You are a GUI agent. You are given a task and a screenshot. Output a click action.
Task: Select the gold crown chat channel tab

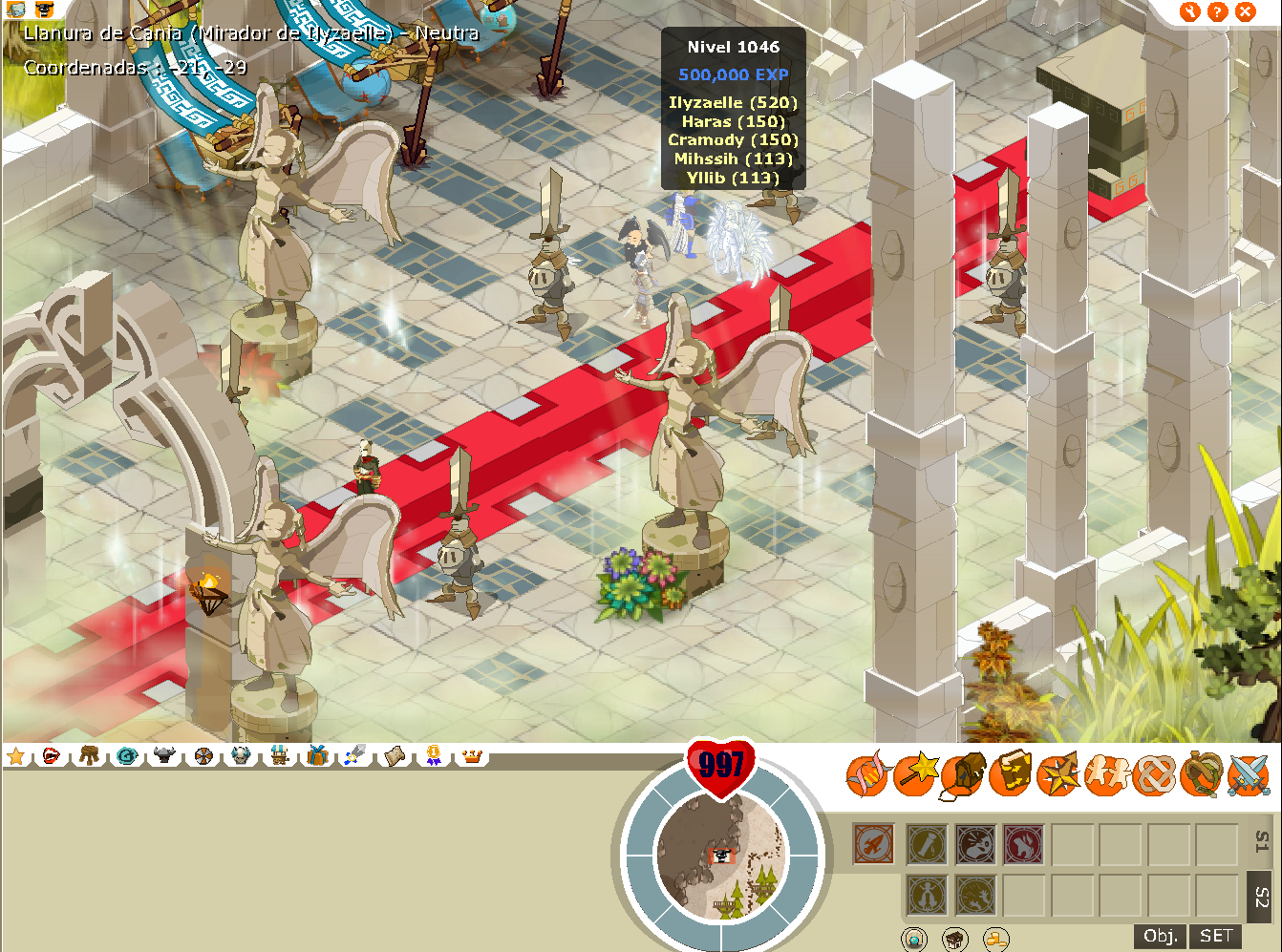(x=472, y=756)
